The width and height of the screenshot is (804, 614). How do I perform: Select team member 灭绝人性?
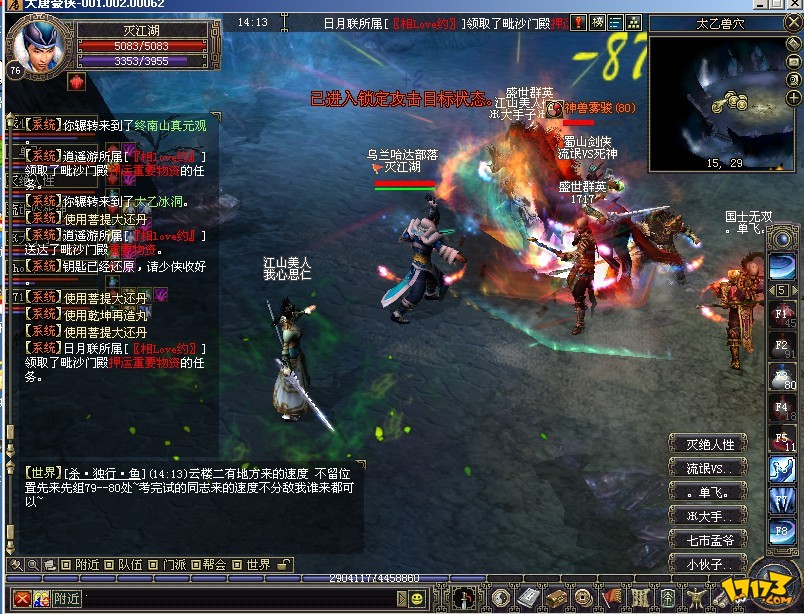pos(710,445)
